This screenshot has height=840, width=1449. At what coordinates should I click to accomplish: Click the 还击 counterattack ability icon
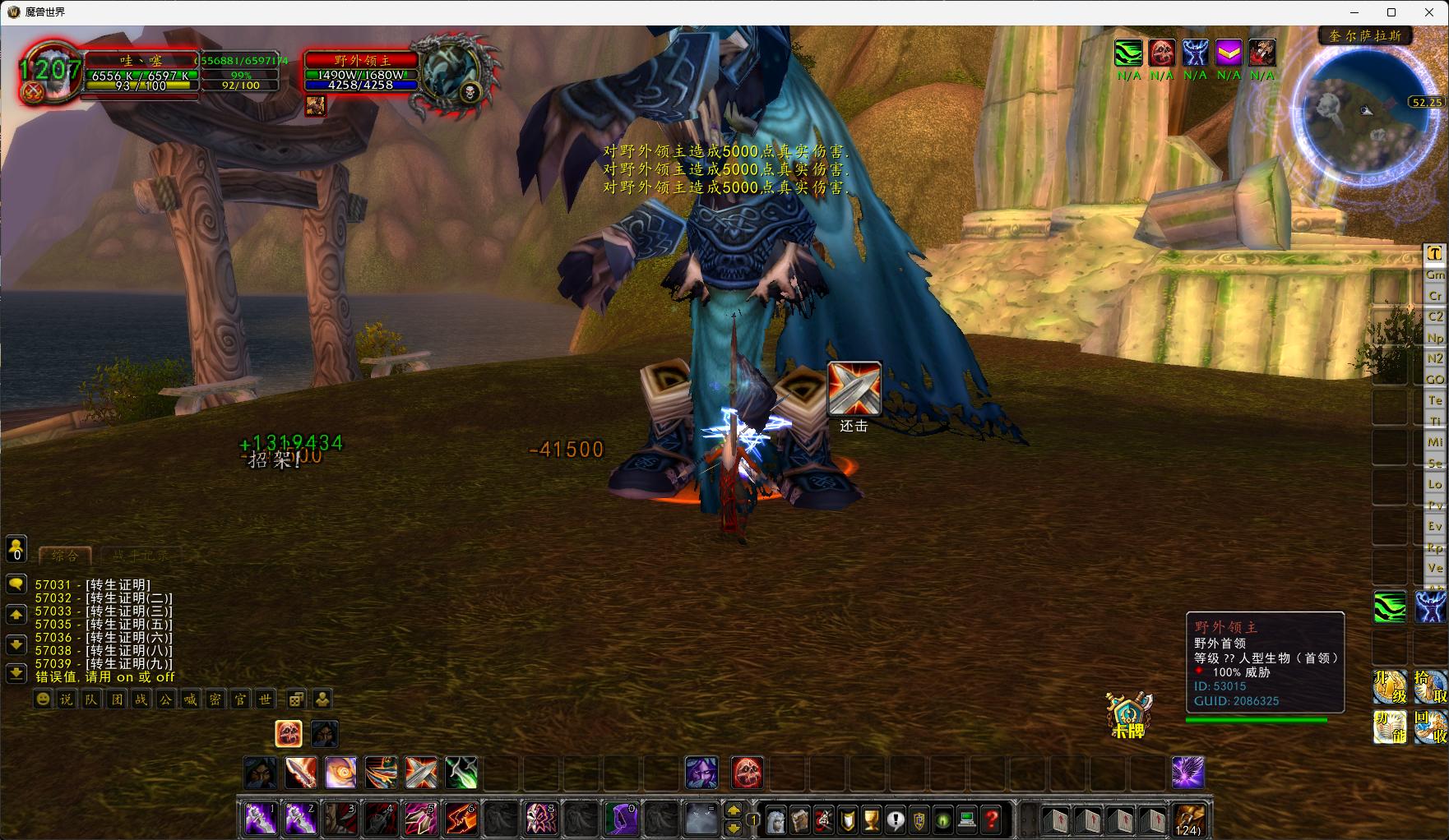854,389
